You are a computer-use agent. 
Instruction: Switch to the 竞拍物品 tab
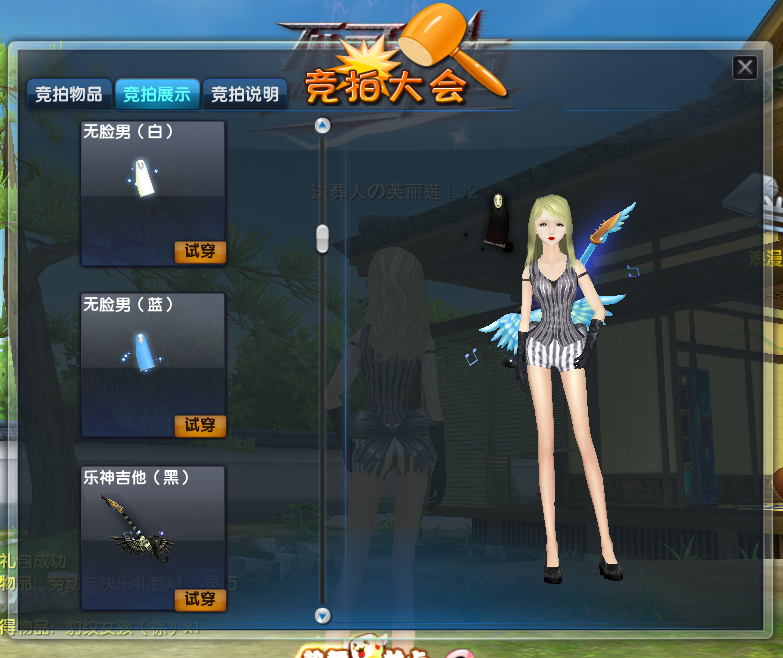click(68, 95)
